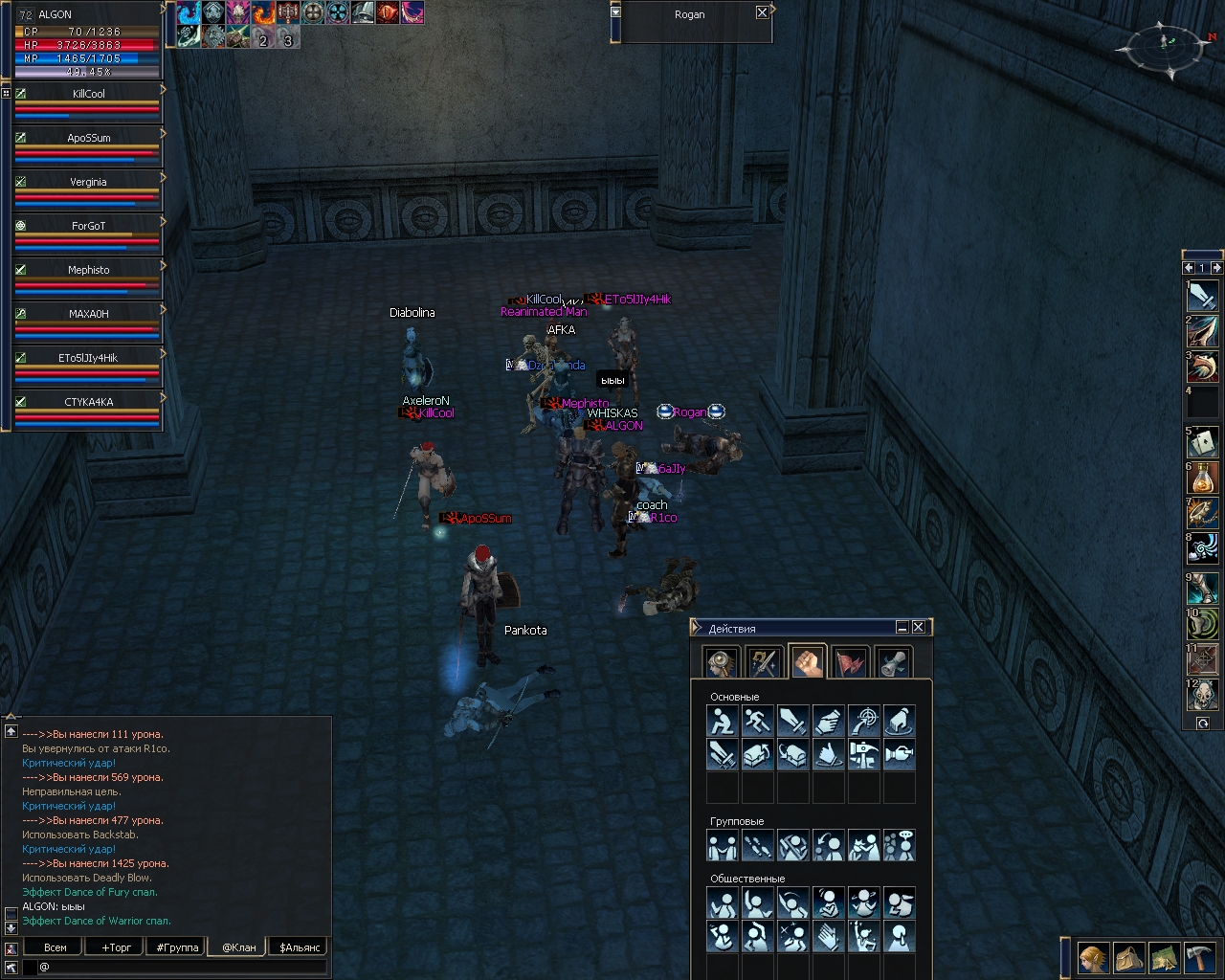This screenshot has height=980, width=1225.
Task: Use the sword attack skill in shortcut slot 1
Action: point(1204,296)
